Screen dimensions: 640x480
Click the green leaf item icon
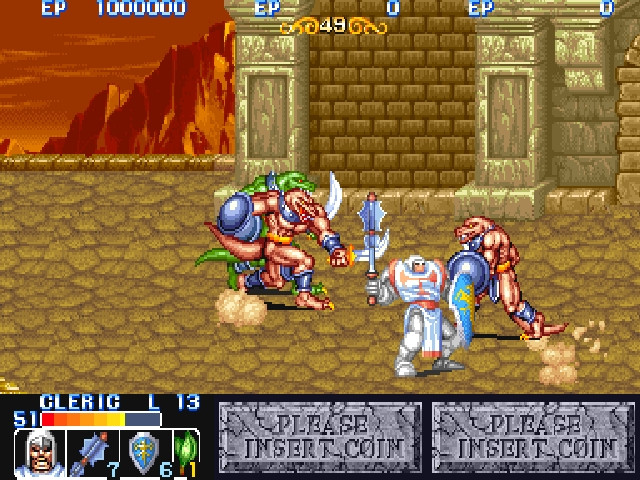tap(186, 451)
